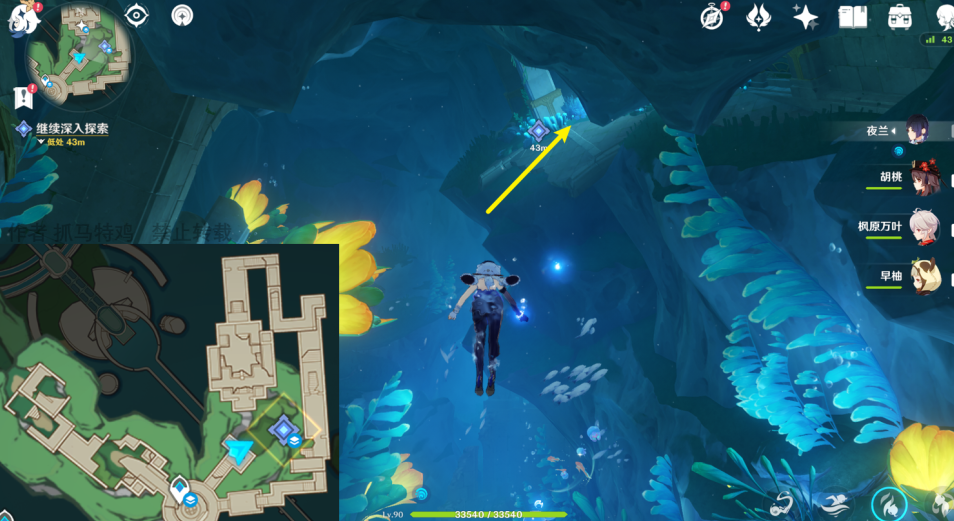
Task: Click the round icon right of the eye
Action: pyautogui.click(x=182, y=15)
